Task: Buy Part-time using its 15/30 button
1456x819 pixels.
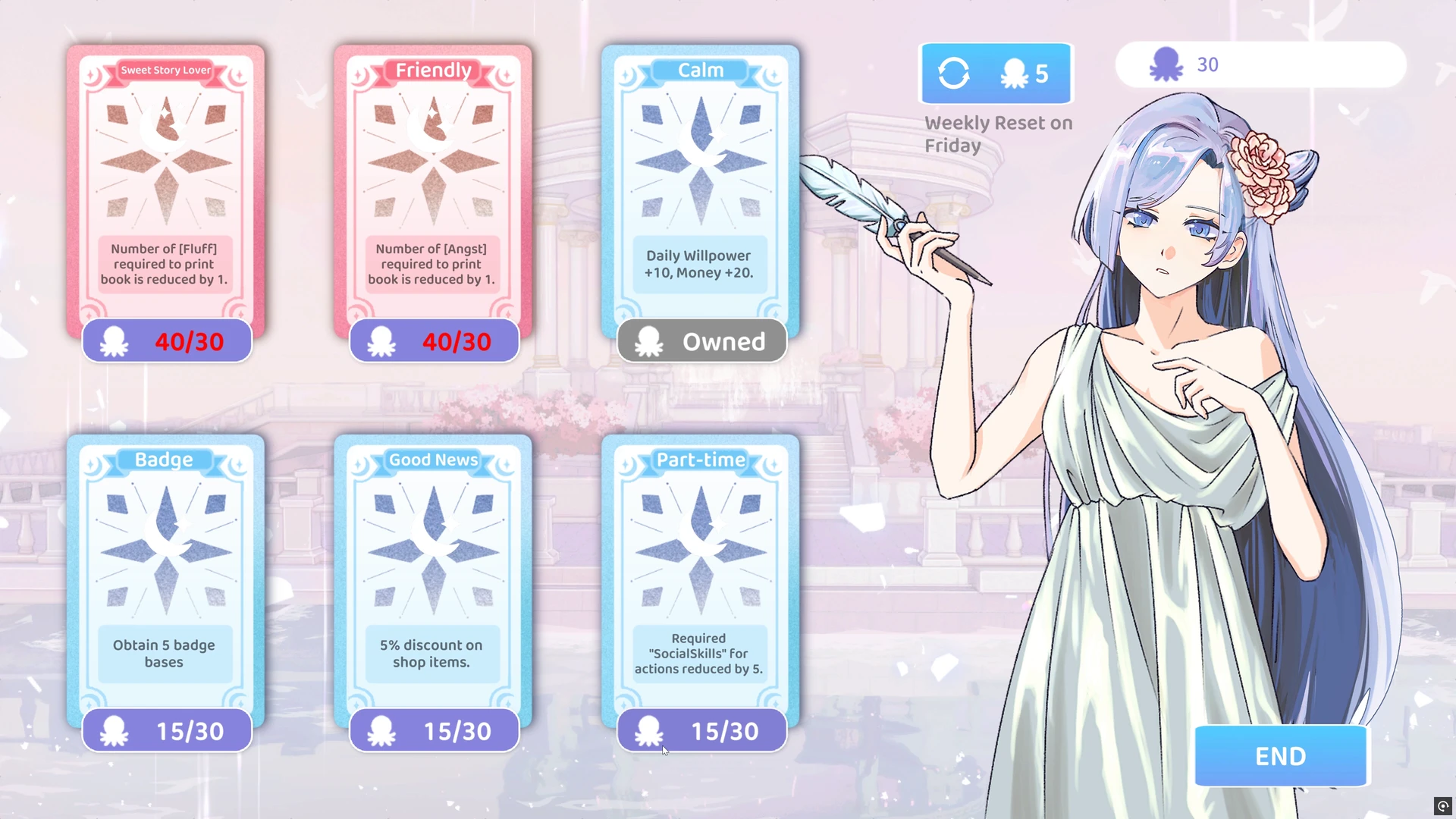Action: click(701, 731)
